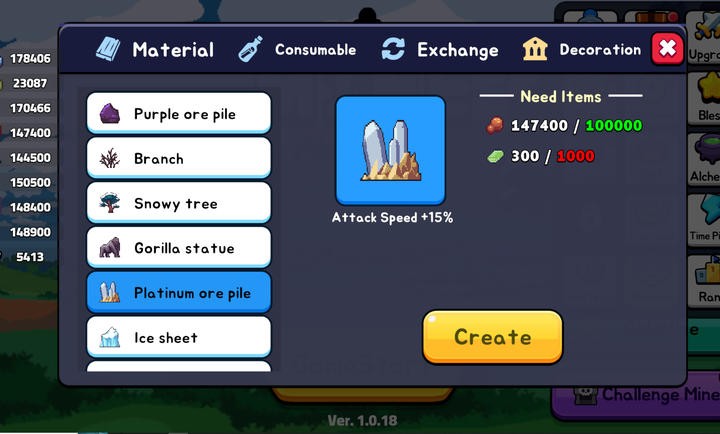Select the Exchange tab
This screenshot has height=434, width=720.
coord(440,50)
